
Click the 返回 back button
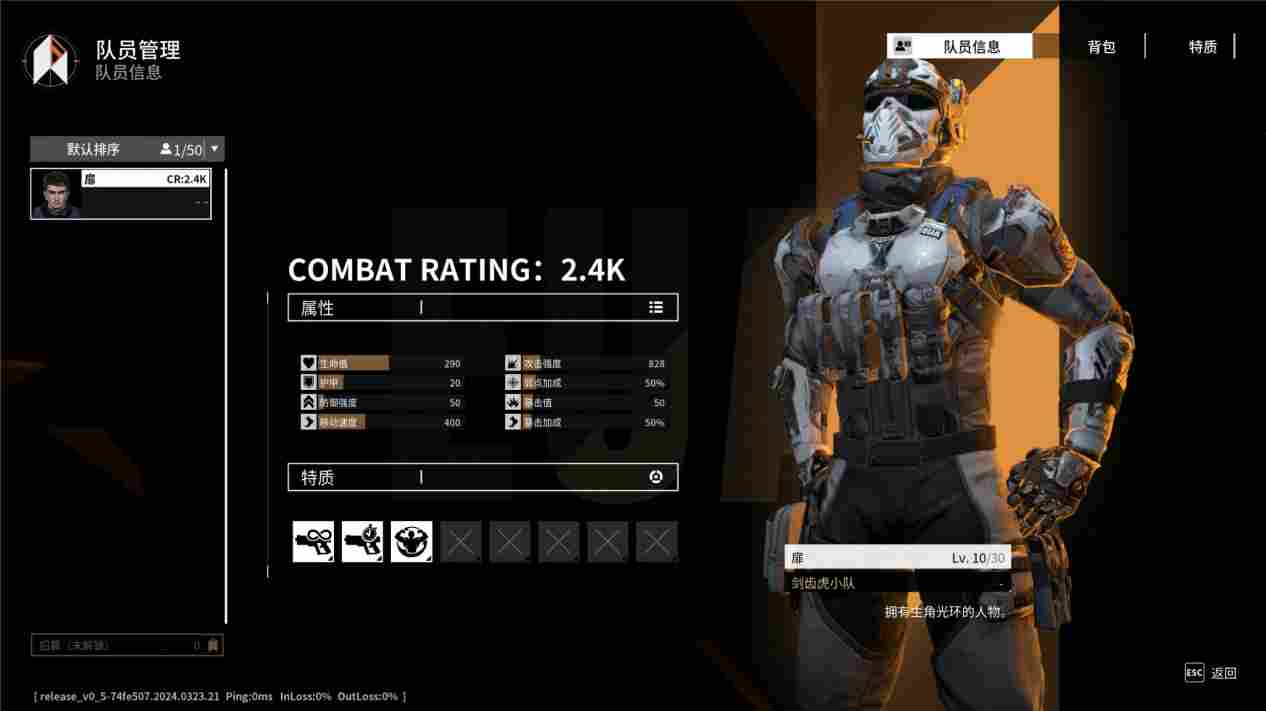(x=1212, y=673)
